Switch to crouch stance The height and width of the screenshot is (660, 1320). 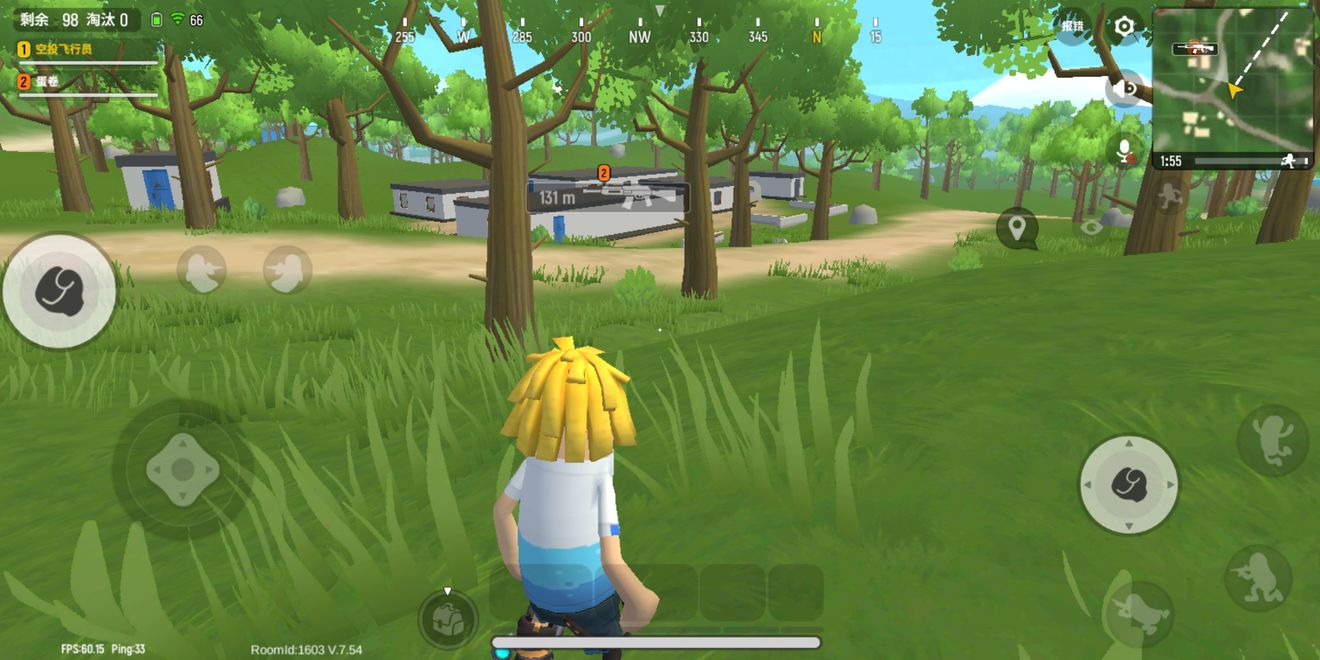(x=1258, y=578)
